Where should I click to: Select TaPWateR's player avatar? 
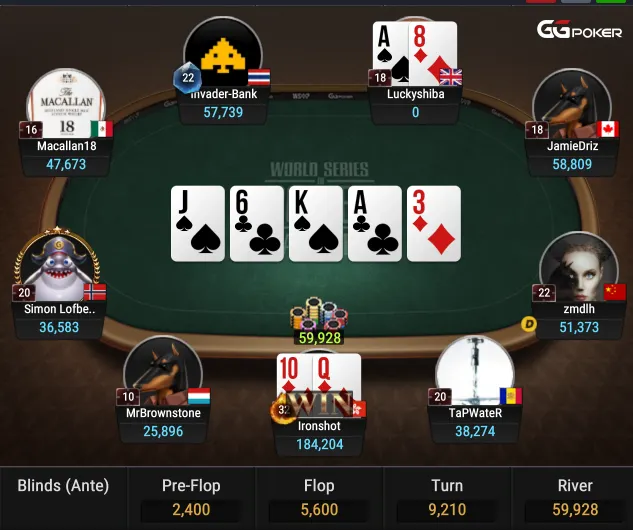(x=474, y=372)
